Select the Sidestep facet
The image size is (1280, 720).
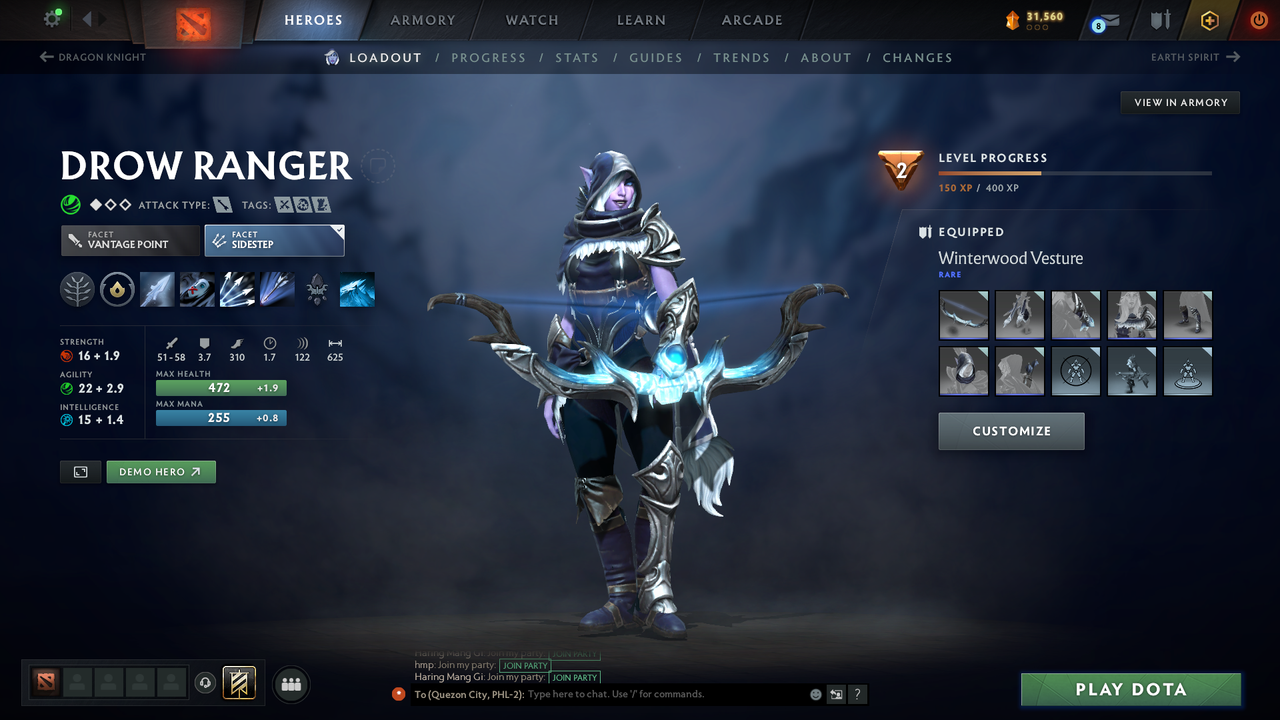tap(274, 240)
